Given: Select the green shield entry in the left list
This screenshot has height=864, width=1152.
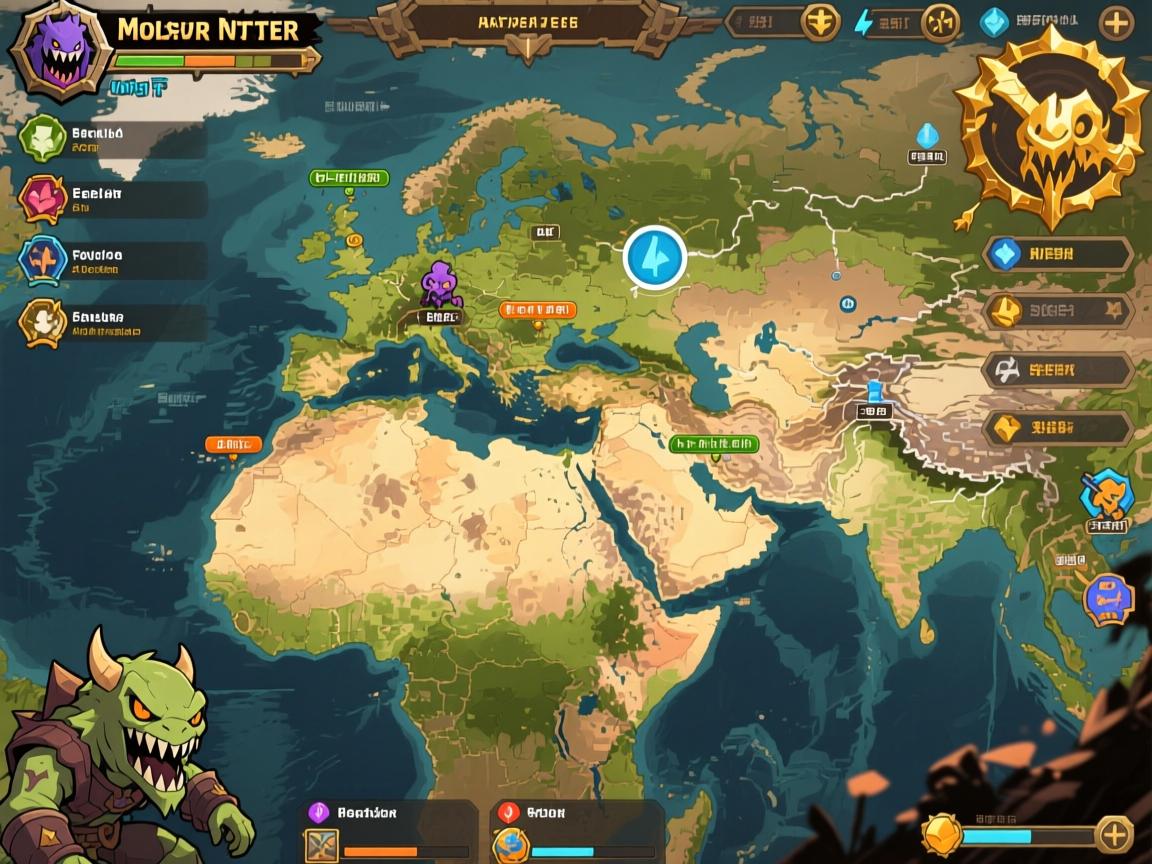Looking at the screenshot, I should coord(42,138).
